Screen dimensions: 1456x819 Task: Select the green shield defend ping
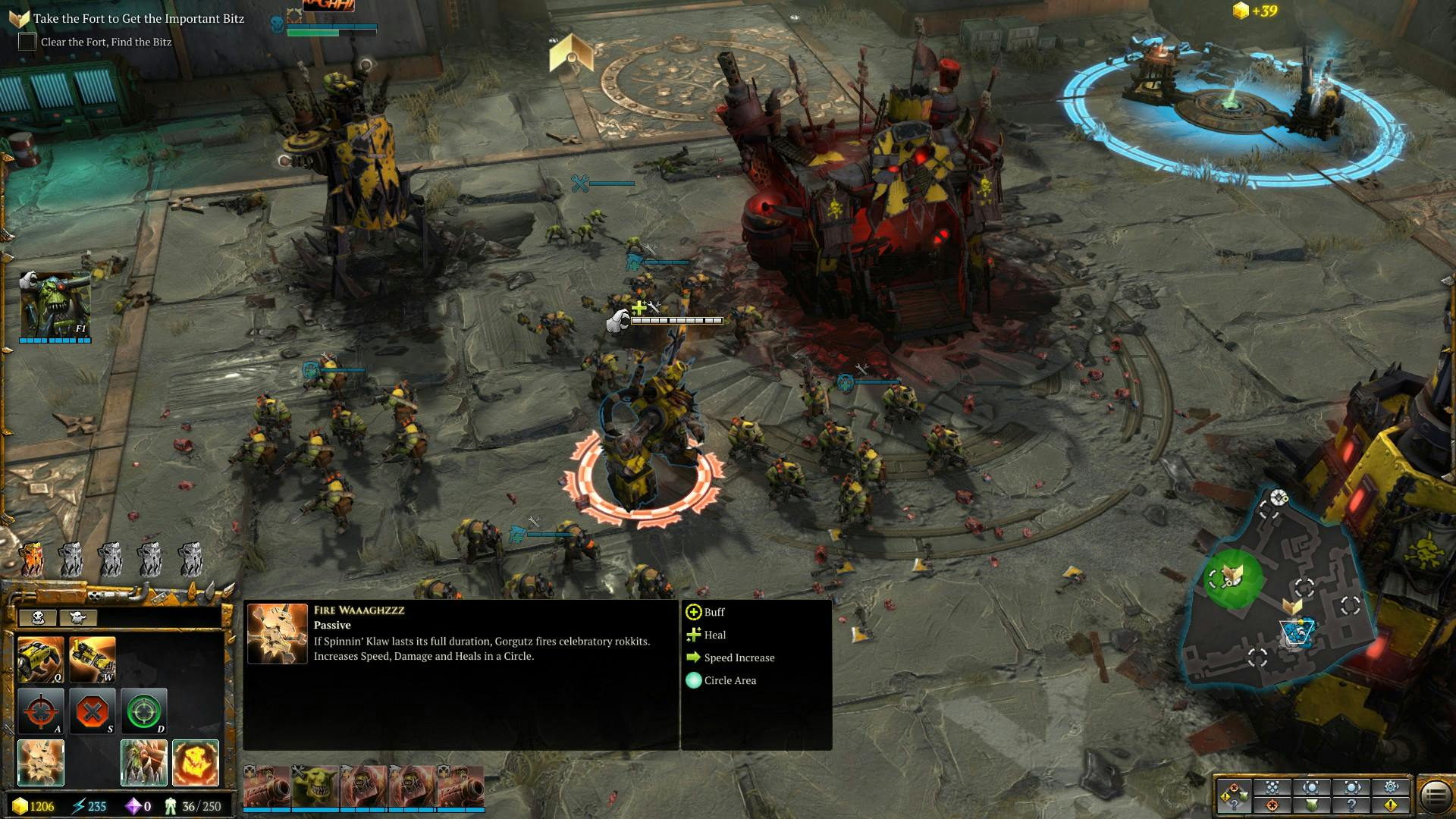click(x=1312, y=805)
